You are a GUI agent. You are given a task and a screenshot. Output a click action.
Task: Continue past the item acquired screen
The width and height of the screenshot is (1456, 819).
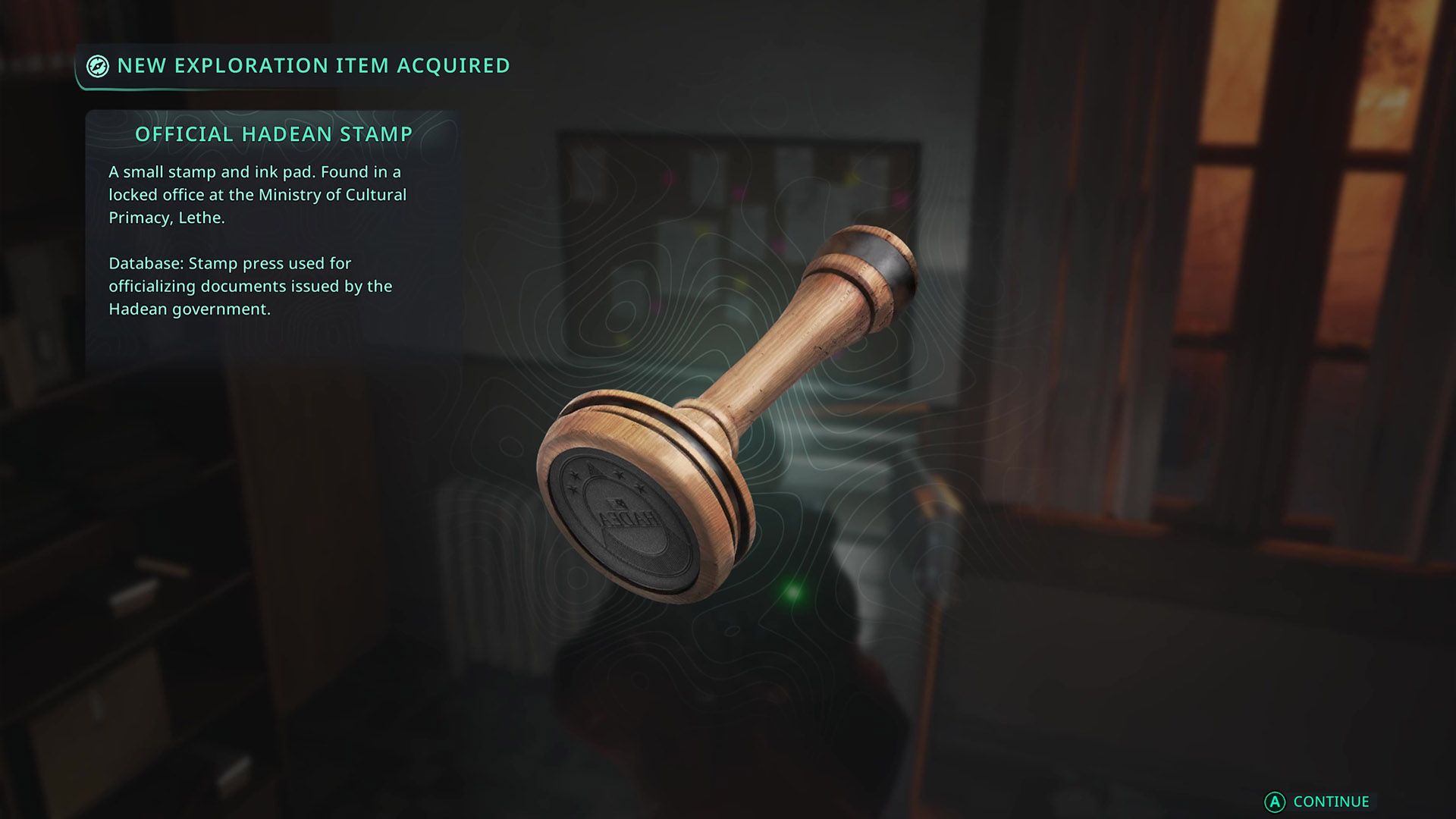[1319, 802]
